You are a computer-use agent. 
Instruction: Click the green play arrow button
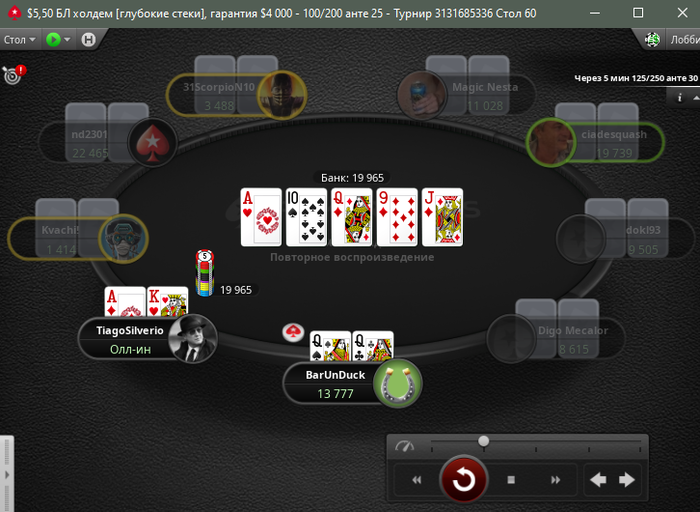click(x=56, y=40)
